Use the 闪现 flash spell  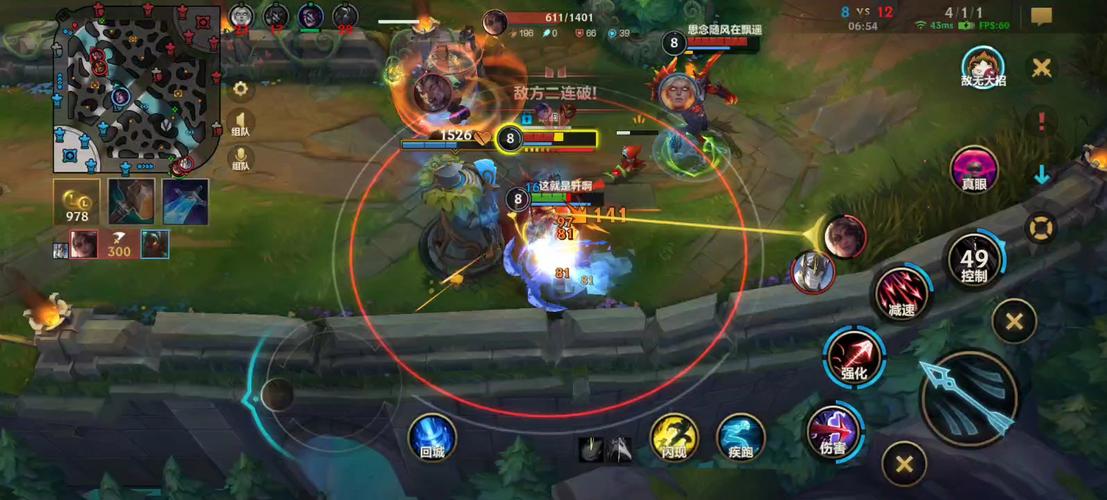[x=674, y=437]
